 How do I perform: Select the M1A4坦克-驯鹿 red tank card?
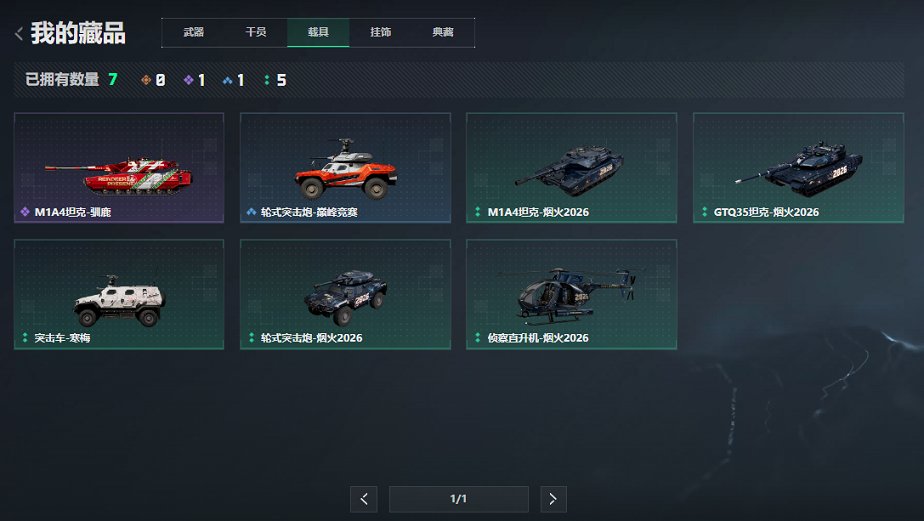119,167
